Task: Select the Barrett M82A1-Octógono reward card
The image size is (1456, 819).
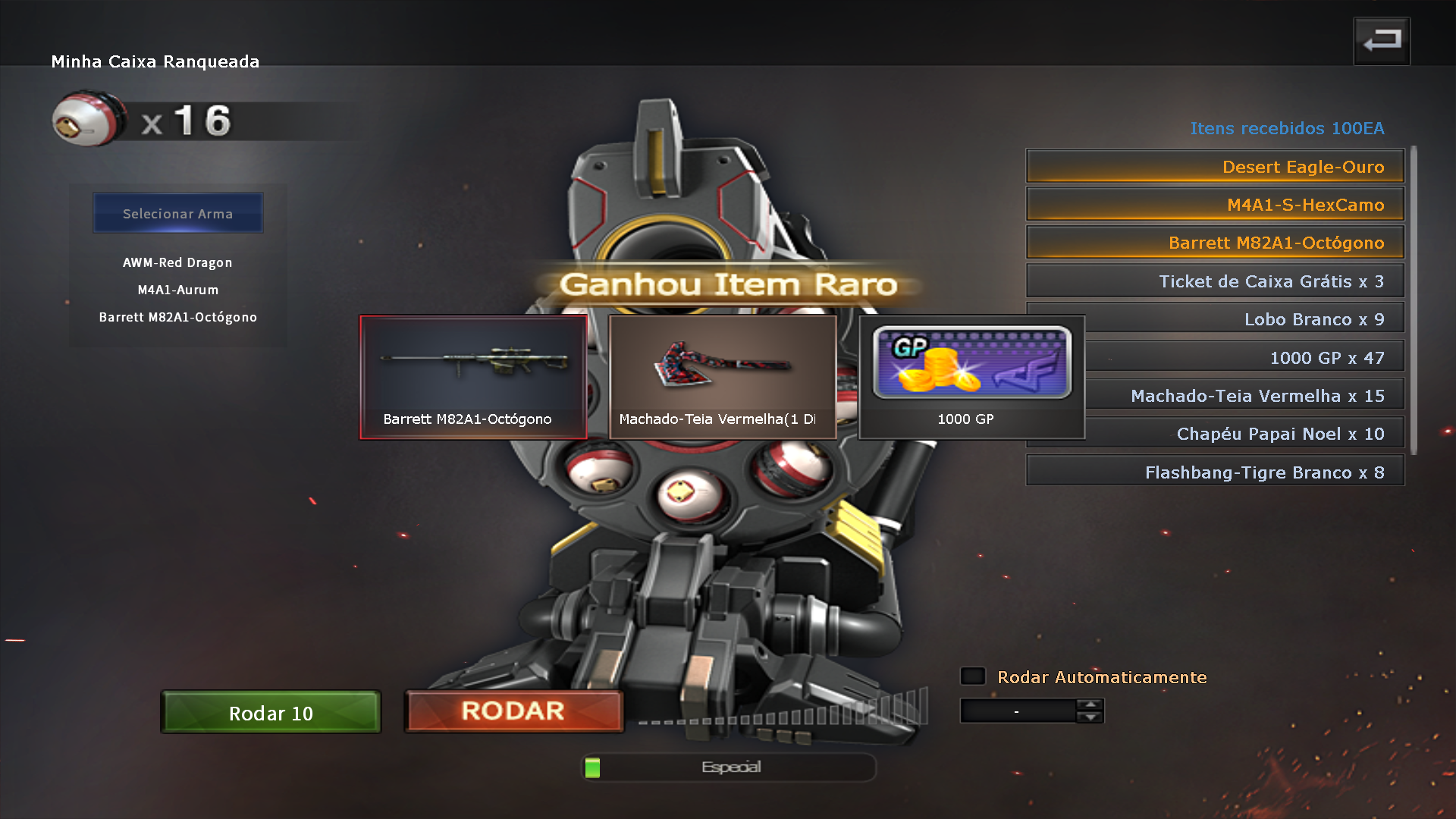Action: click(x=472, y=377)
